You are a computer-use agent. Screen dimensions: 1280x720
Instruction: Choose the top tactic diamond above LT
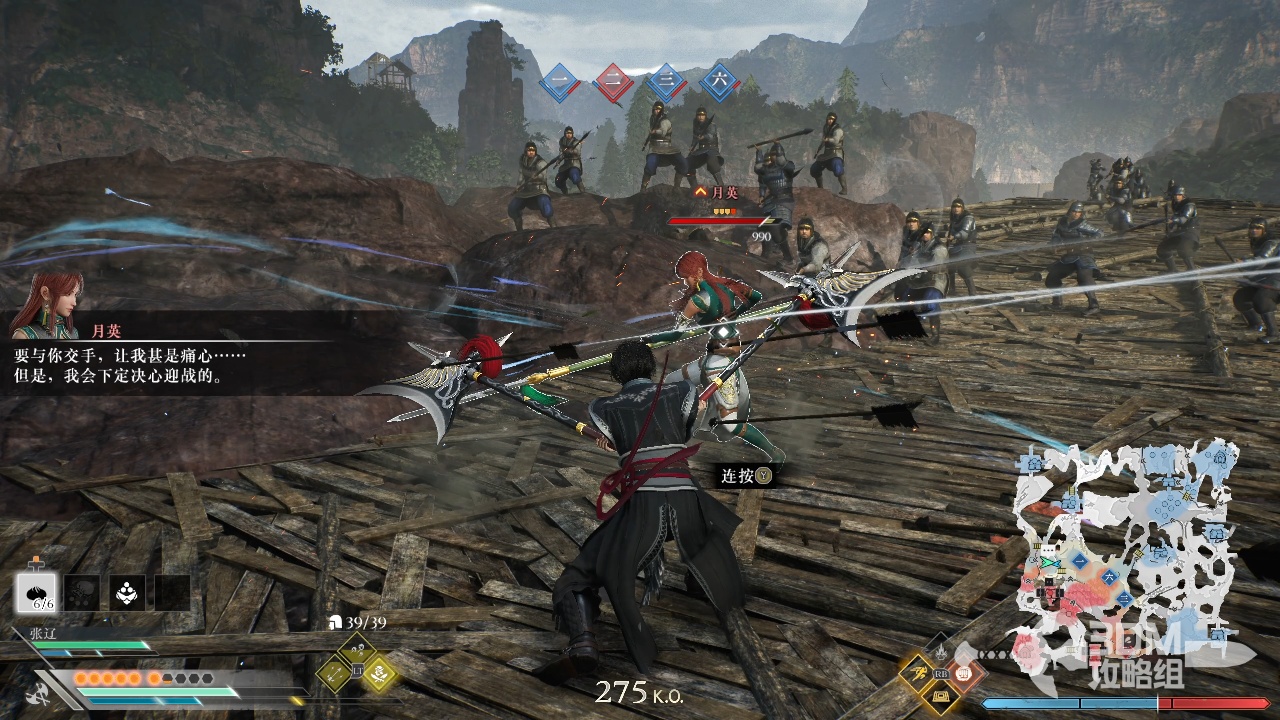[357, 651]
